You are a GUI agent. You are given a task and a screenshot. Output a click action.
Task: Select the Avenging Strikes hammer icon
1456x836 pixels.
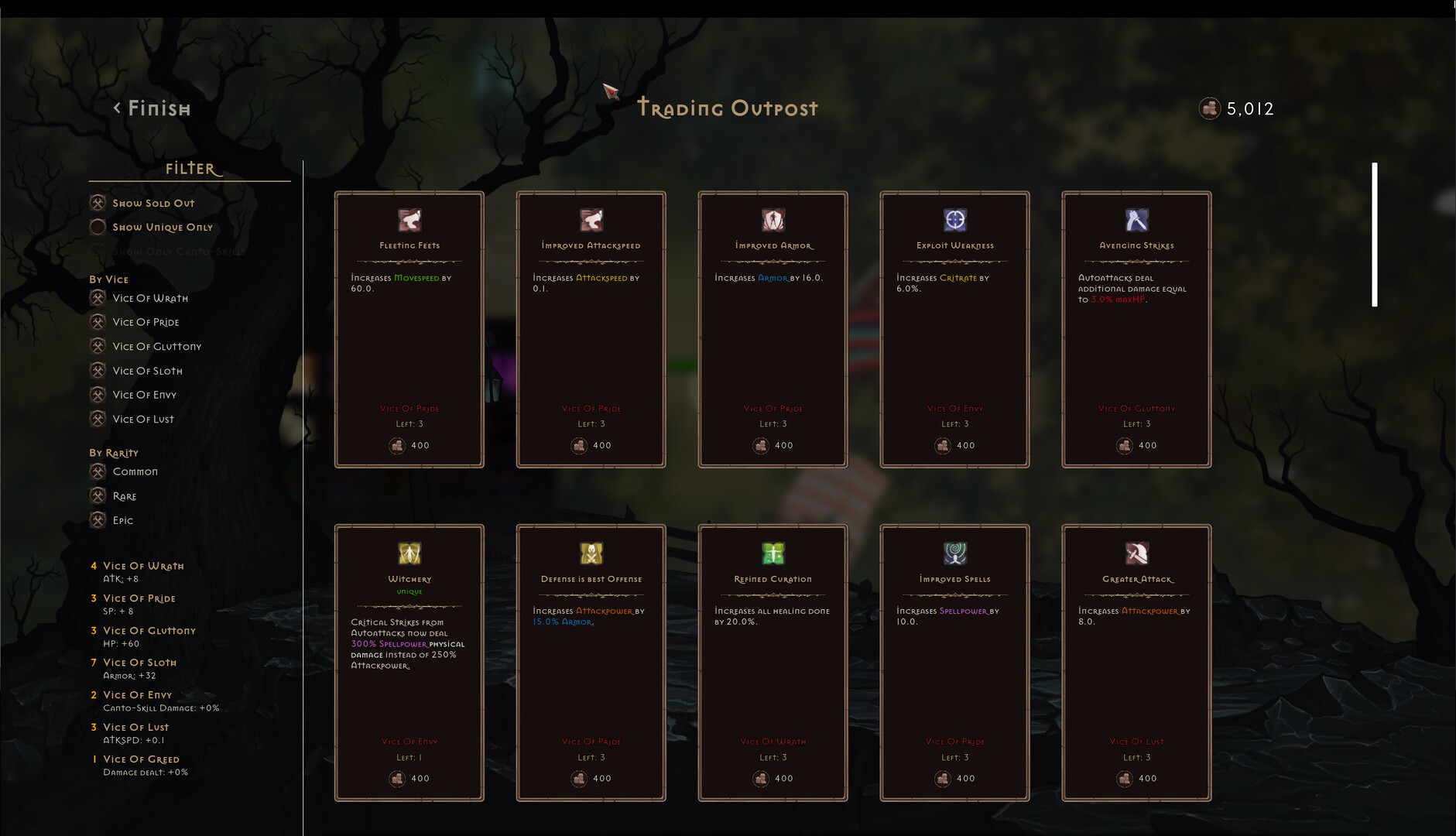click(x=1136, y=221)
